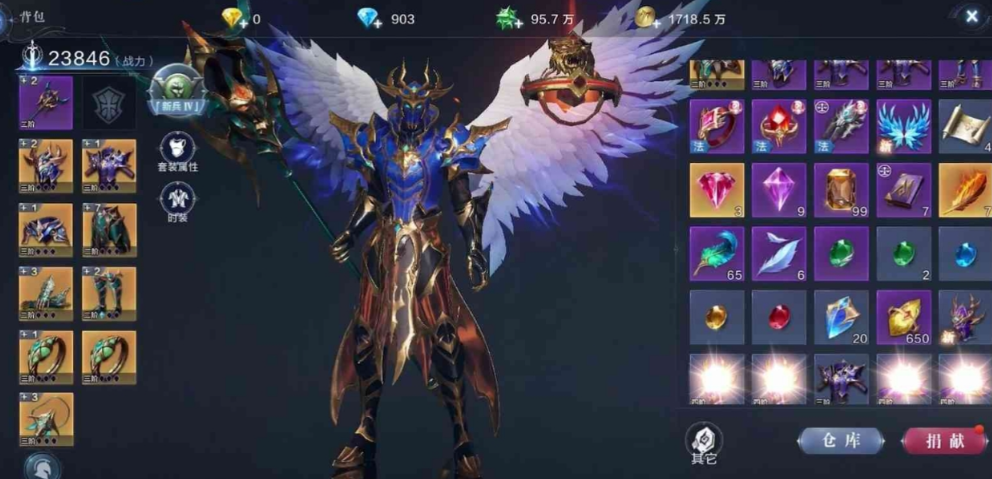This screenshot has height=479, width=992.
Task: Close the backpack screen
Action: point(971,16)
